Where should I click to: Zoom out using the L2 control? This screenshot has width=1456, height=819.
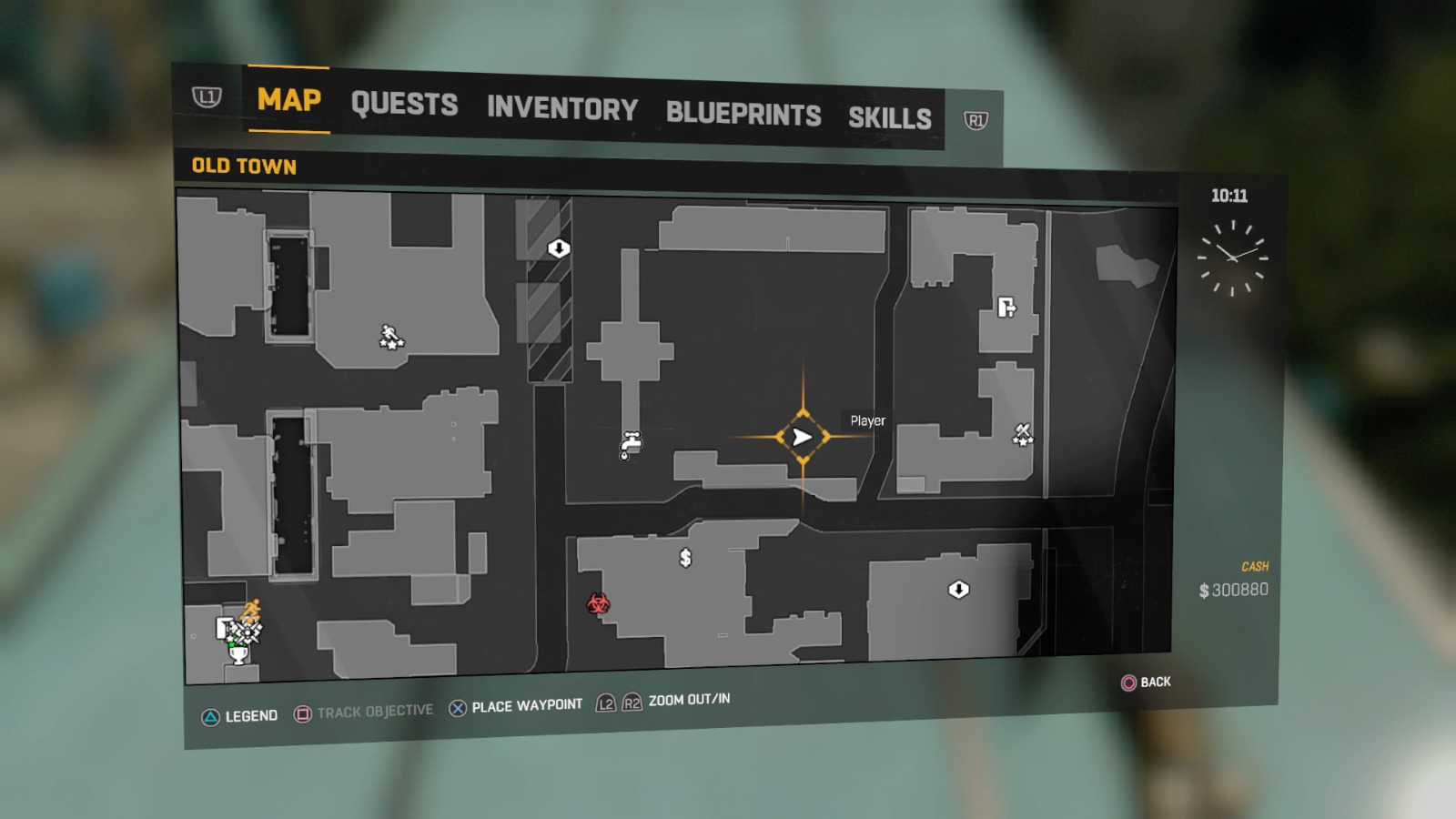606,701
